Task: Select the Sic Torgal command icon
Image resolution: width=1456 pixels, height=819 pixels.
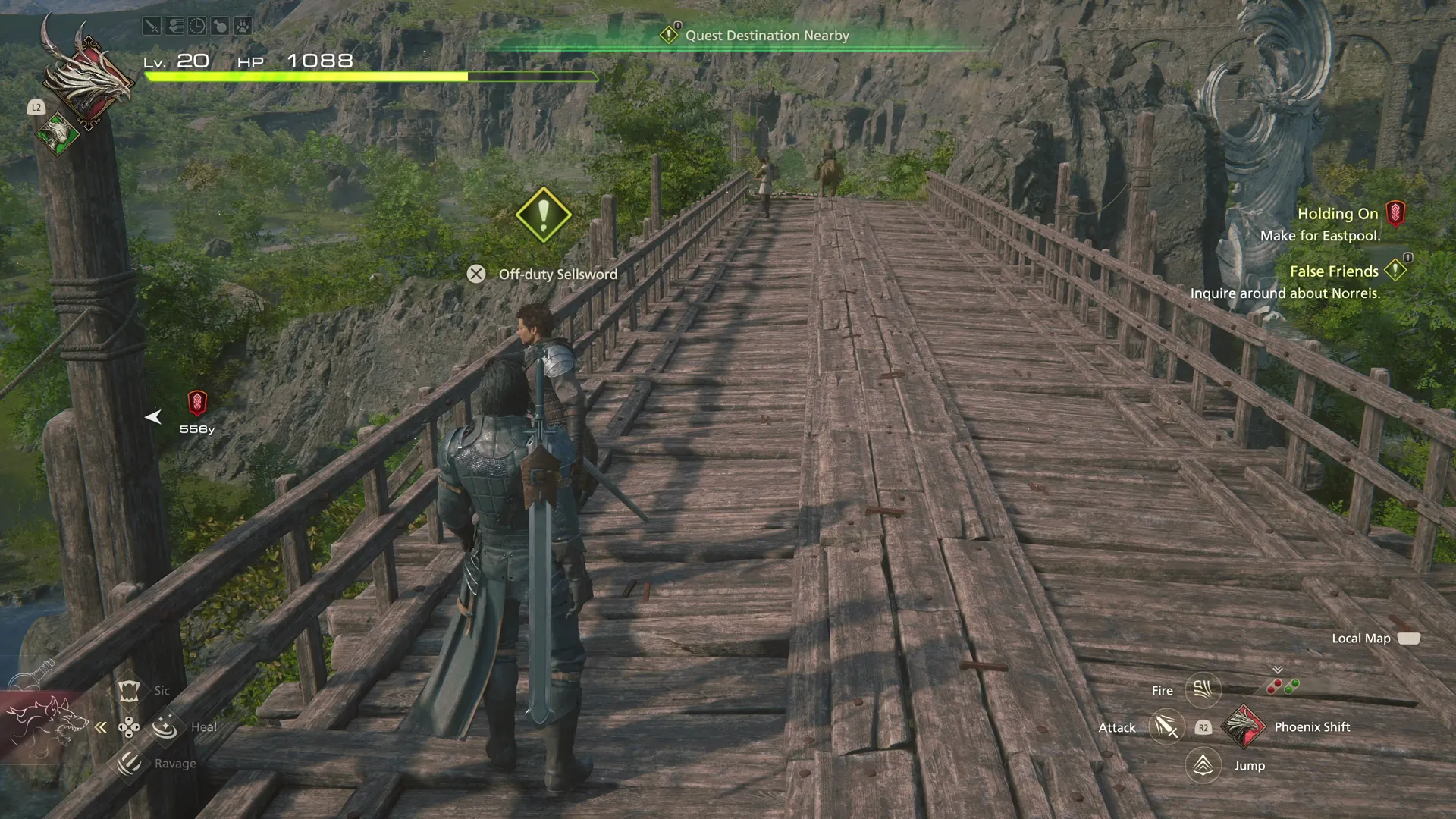Action: click(129, 691)
